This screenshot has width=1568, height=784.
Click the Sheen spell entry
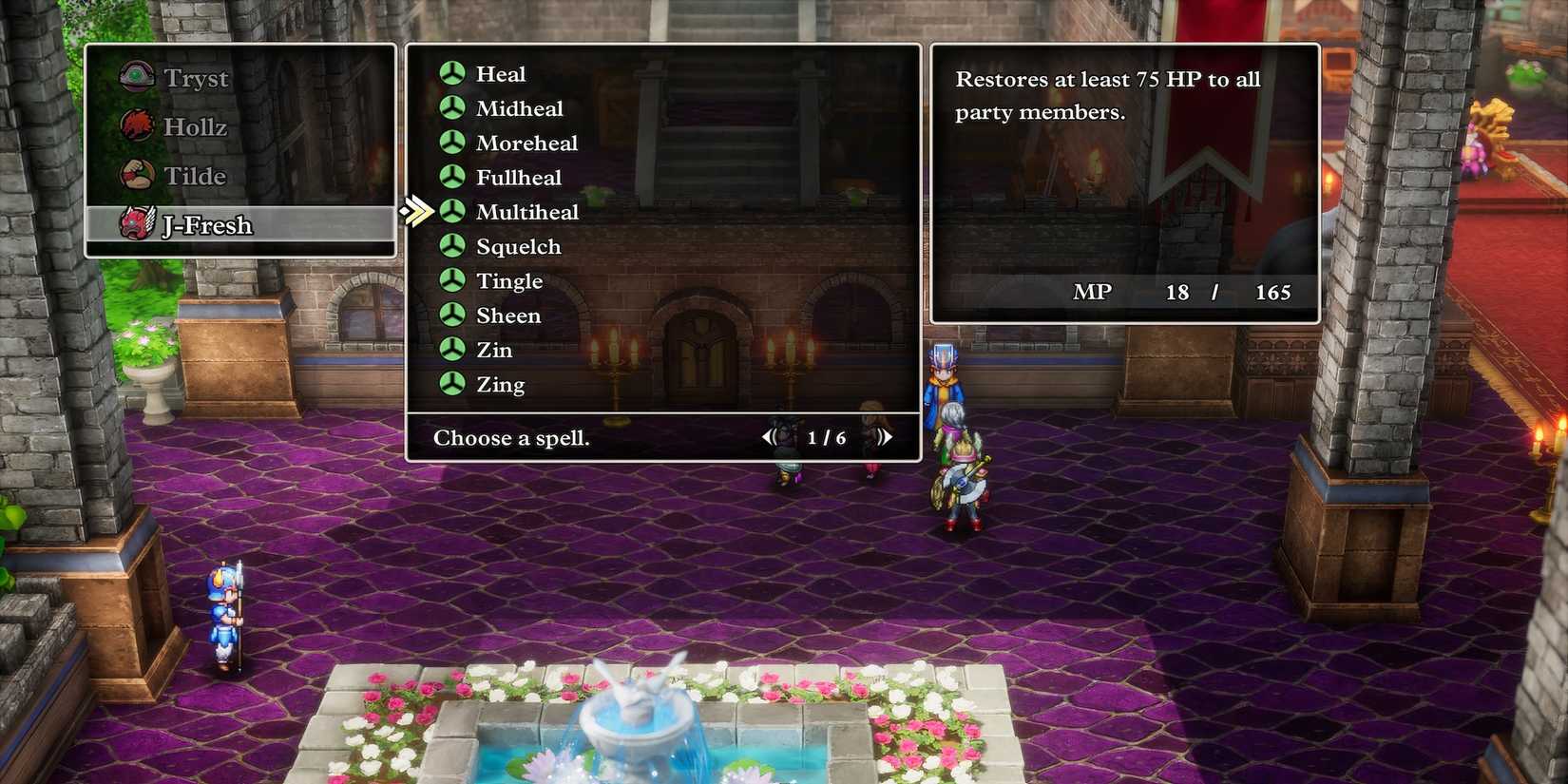click(x=507, y=316)
